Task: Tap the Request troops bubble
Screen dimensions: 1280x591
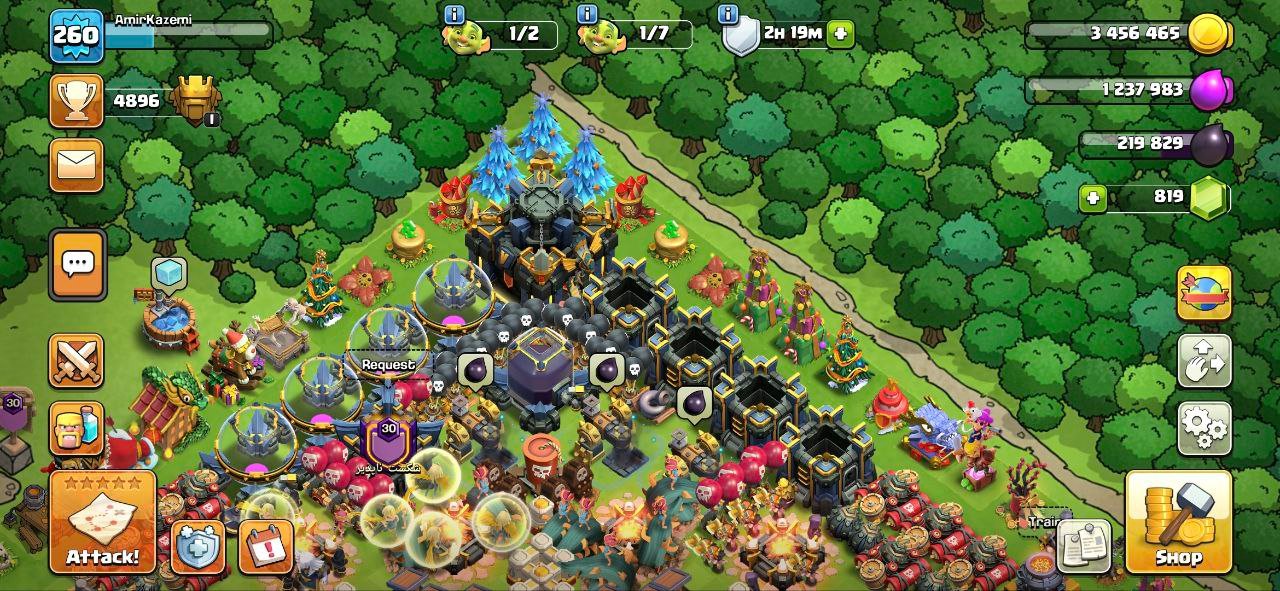Action: 388,365
